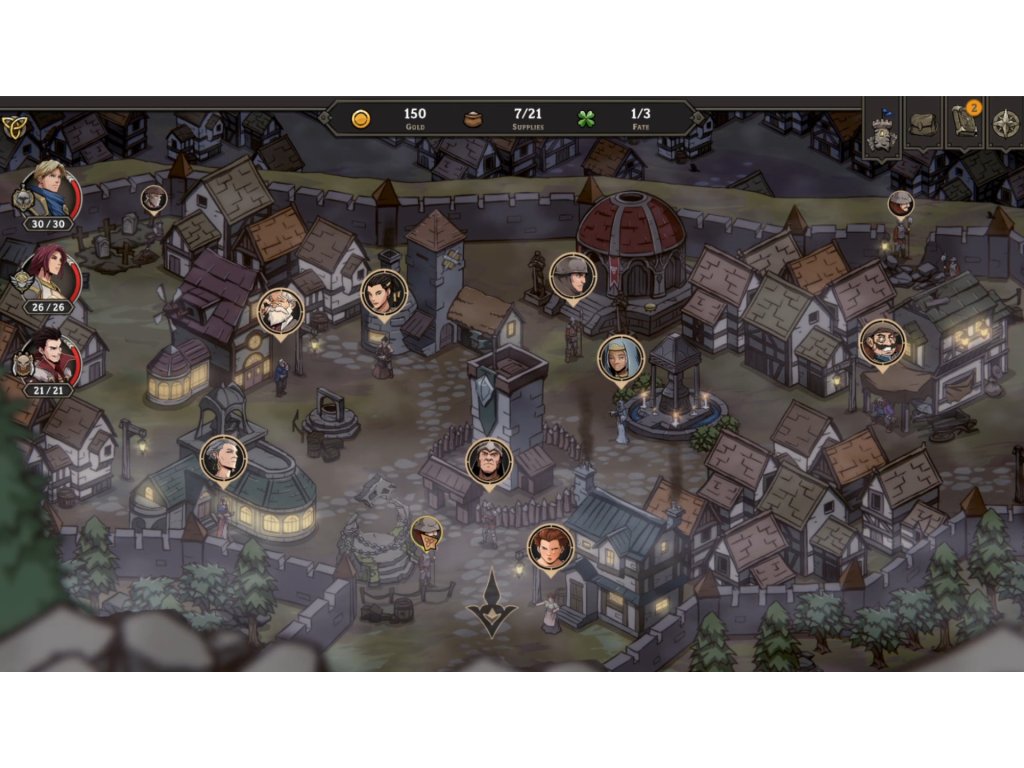Select the small marker on the far wall

(901, 204)
